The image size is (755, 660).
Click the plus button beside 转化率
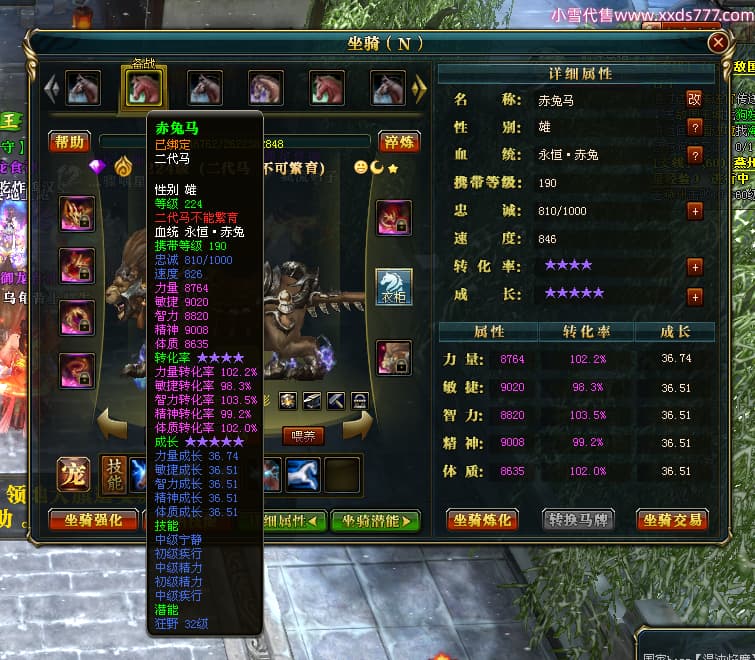coord(694,266)
